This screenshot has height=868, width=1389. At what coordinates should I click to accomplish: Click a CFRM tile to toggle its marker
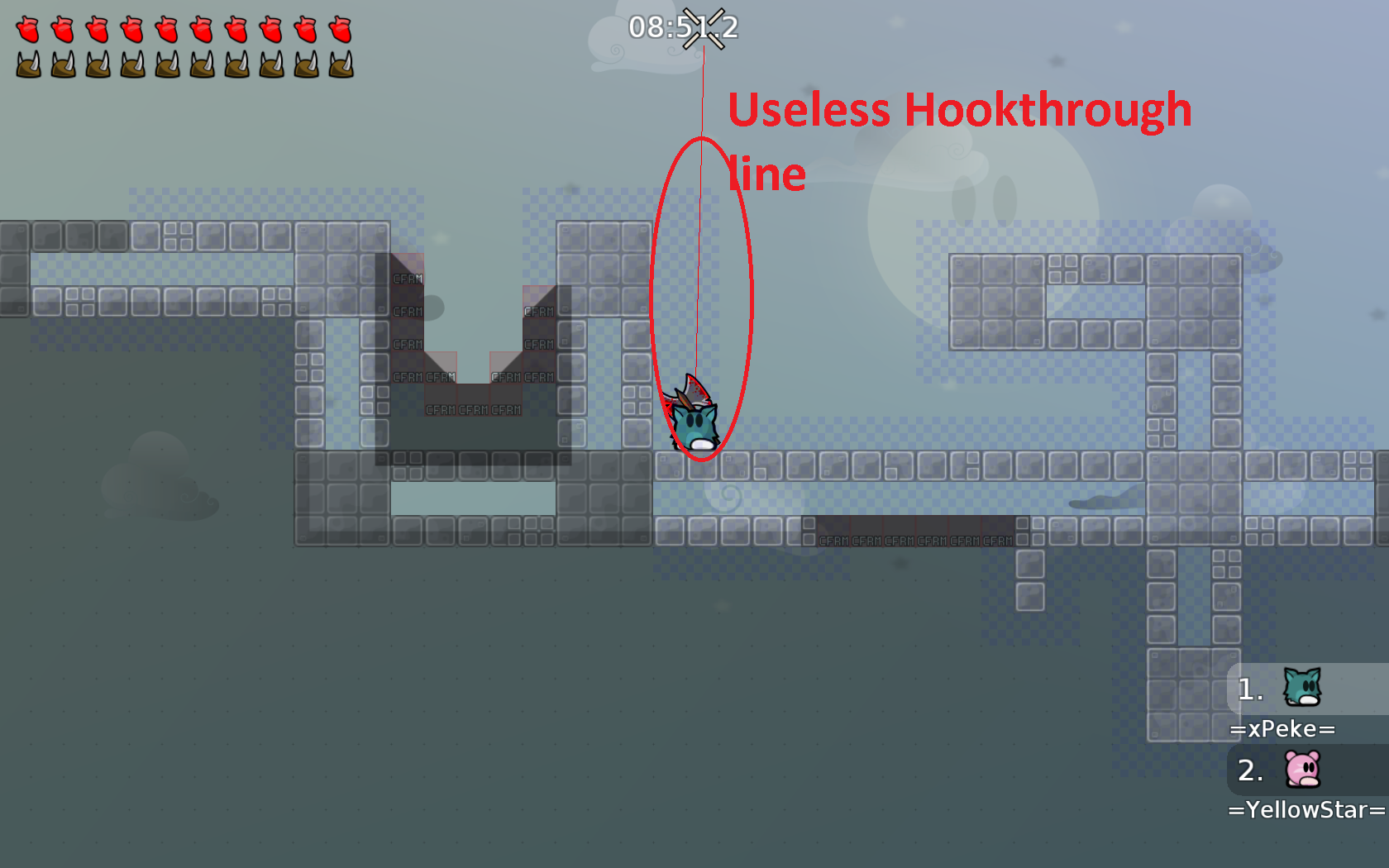tap(408, 279)
